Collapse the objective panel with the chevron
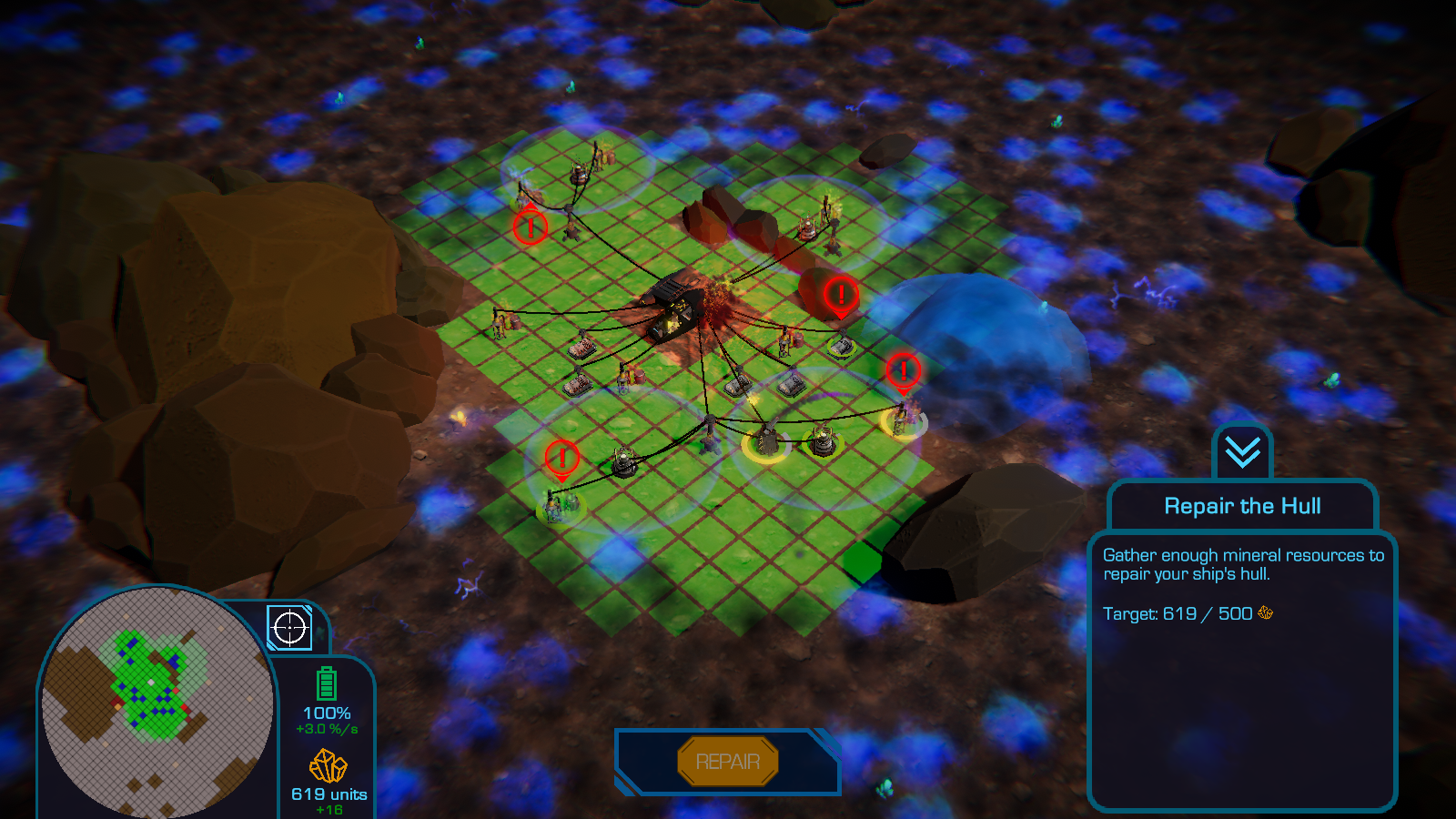Screen dimensions: 1456x819 [1242, 451]
